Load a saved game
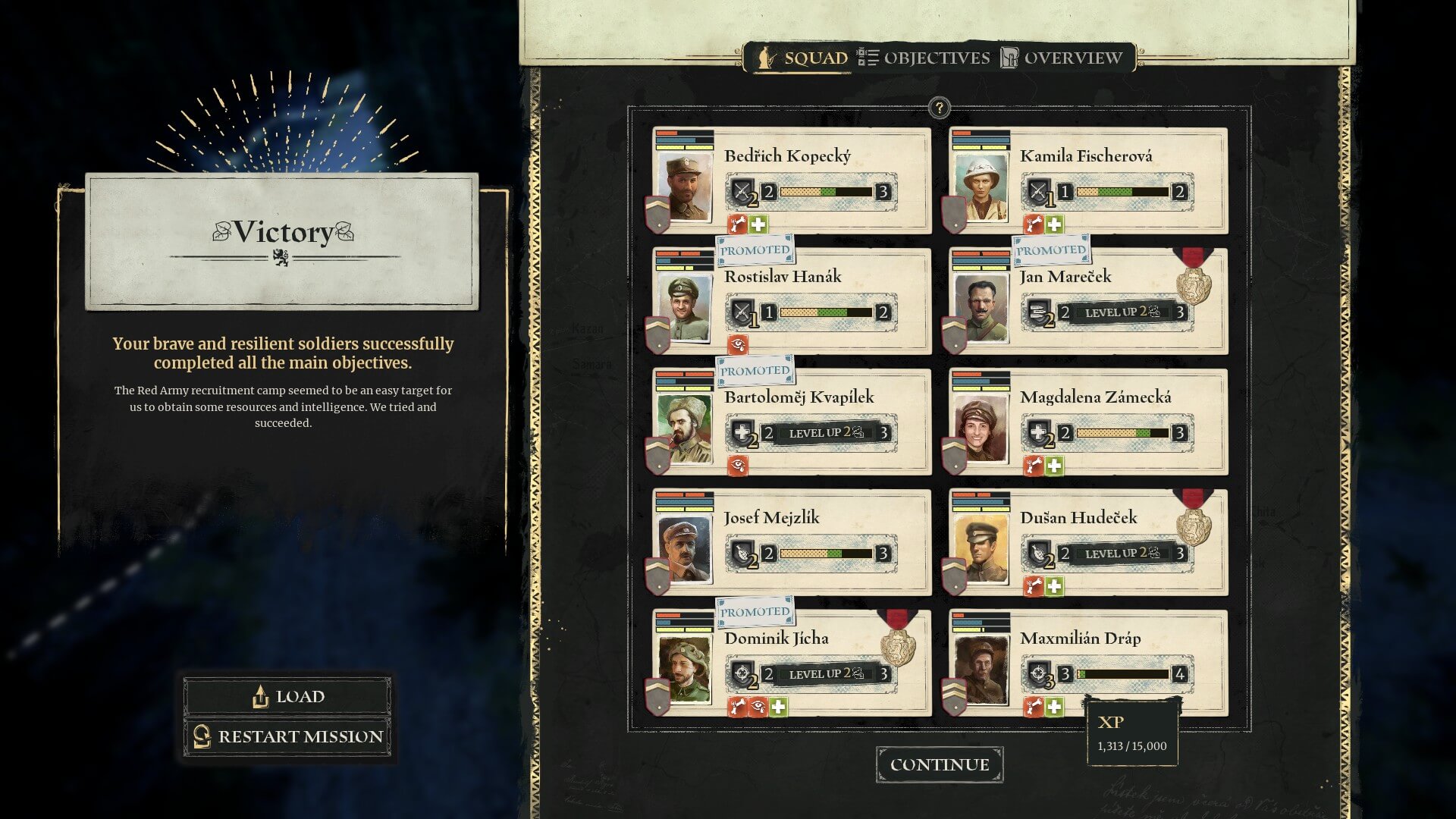1456x819 pixels. click(x=287, y=696)
